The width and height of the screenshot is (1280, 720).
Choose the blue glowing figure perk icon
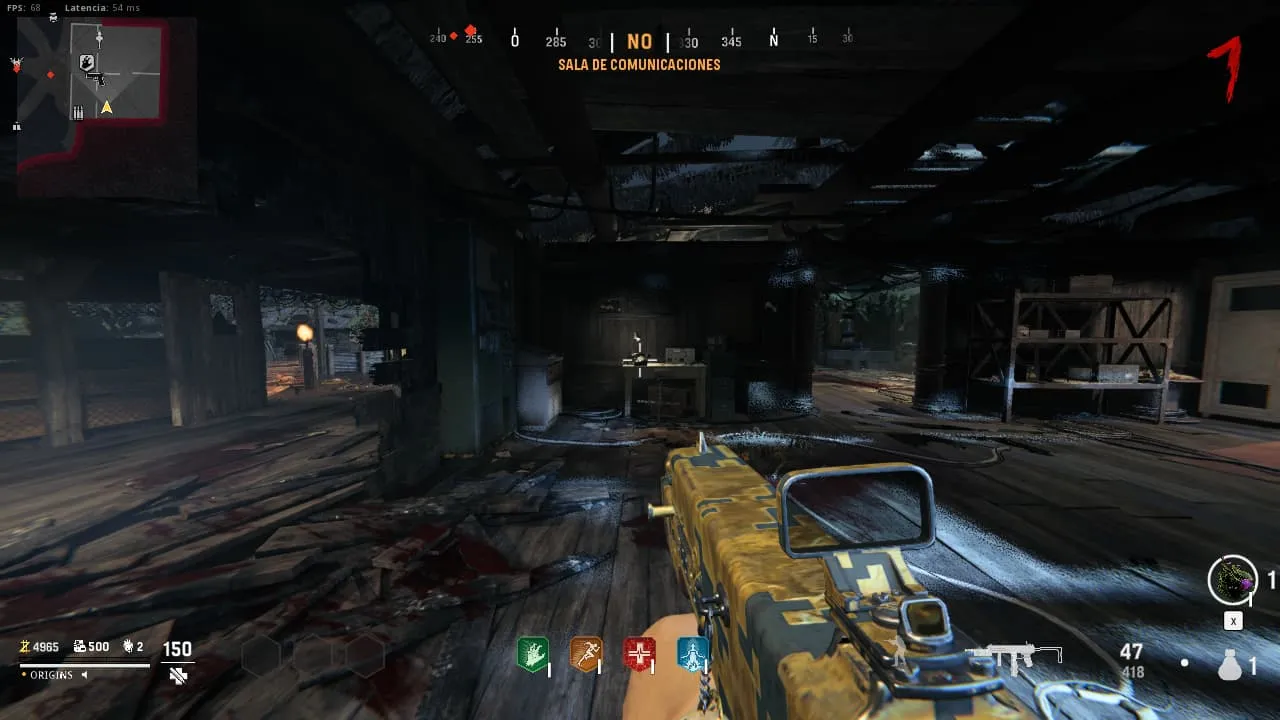coord(692,655)
